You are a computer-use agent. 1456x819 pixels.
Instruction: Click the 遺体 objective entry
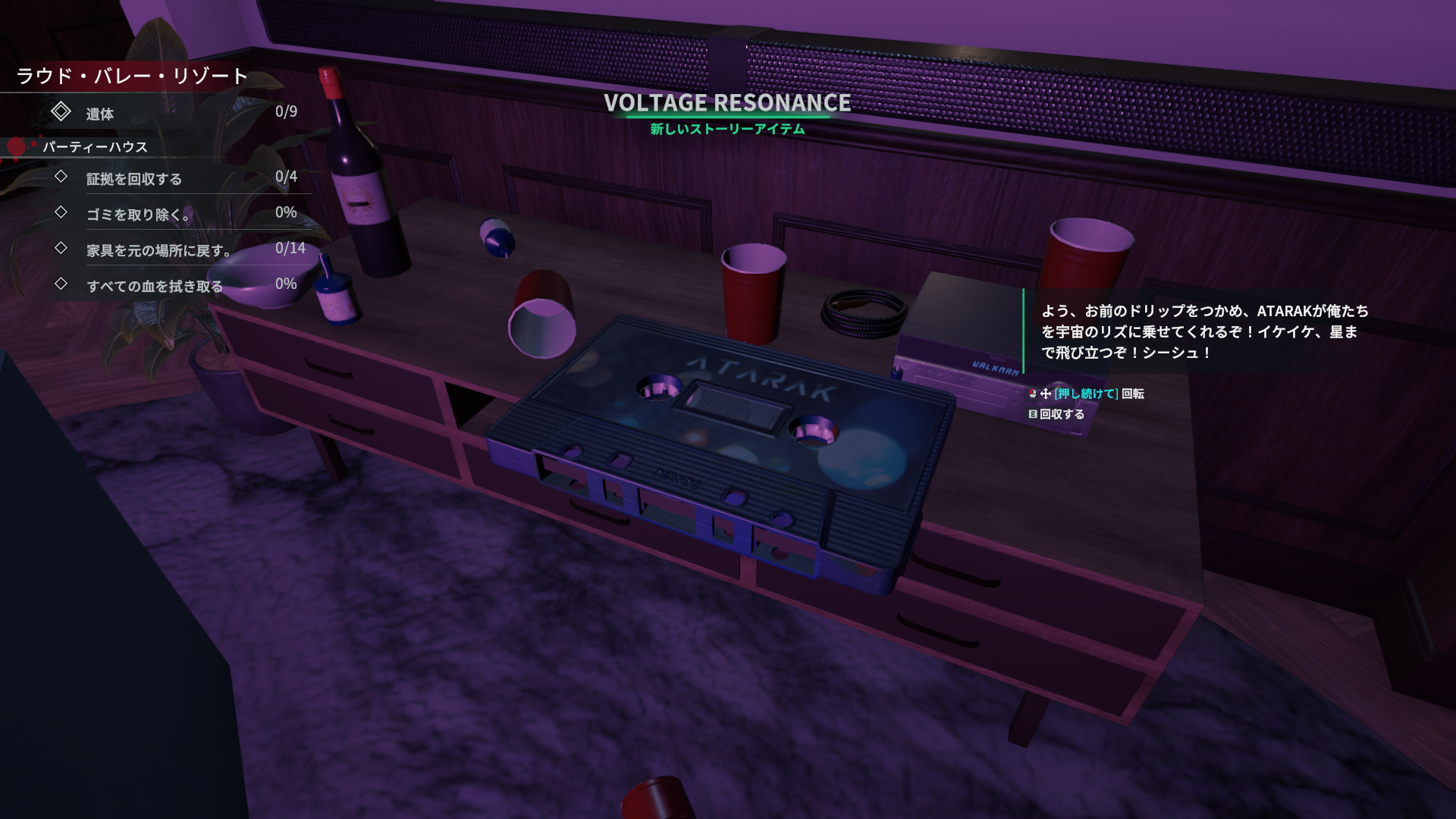pos(99,114)
